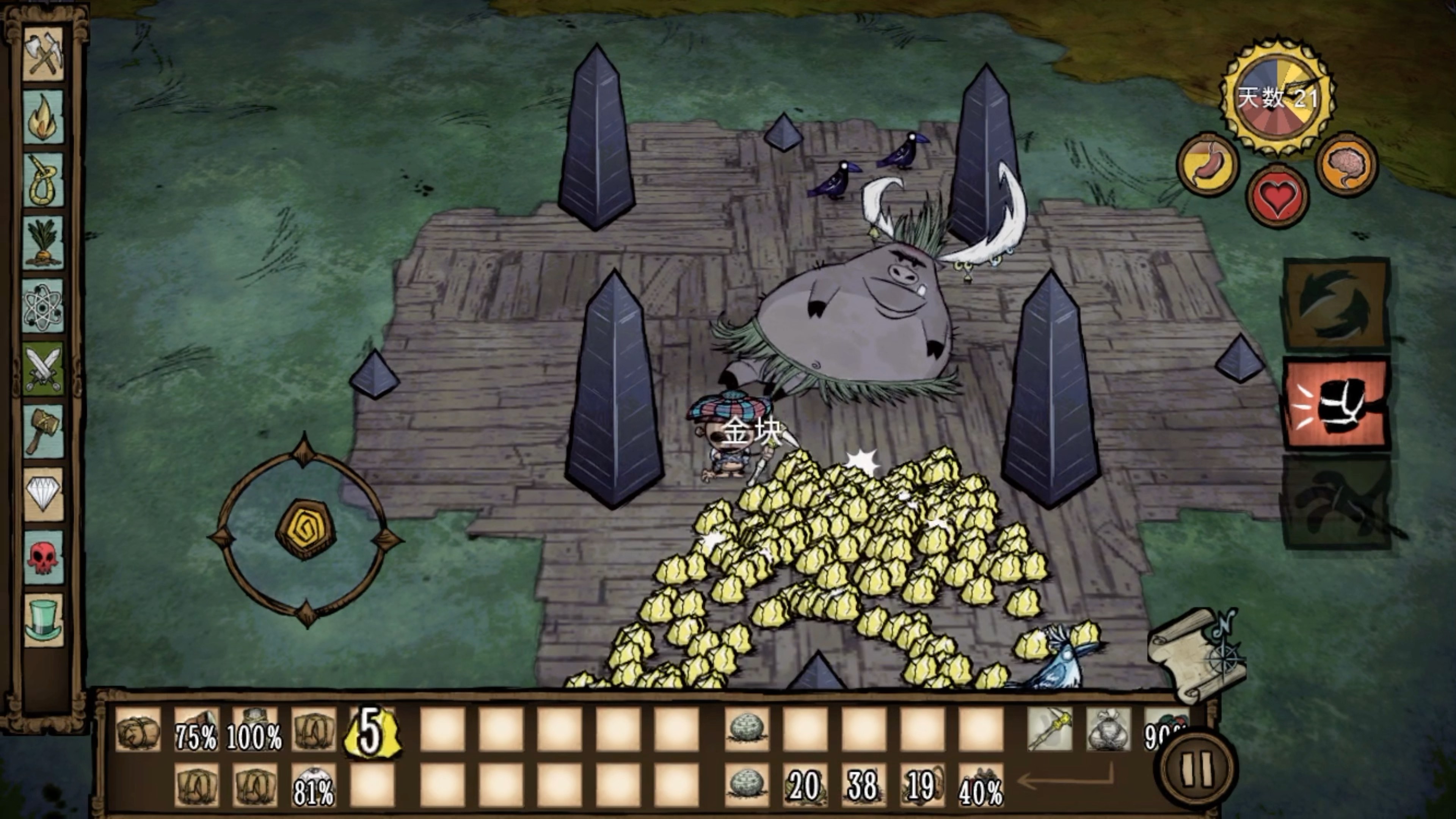Open the Tools crafting tab with axe and pickaxe
Screen dimensions: 1456x819
(x=43, y=54)
